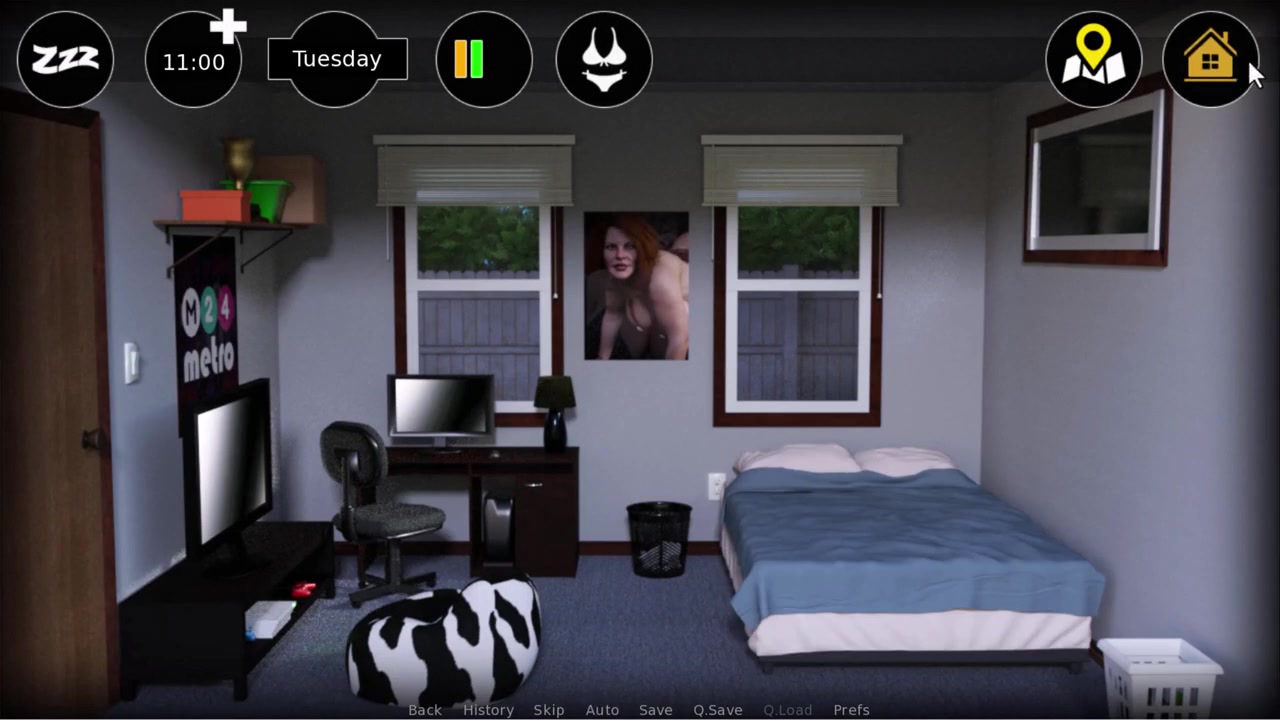1280x720 pixels.
Task: Open the bikini wardrobe icon
Action: point(604,60)
